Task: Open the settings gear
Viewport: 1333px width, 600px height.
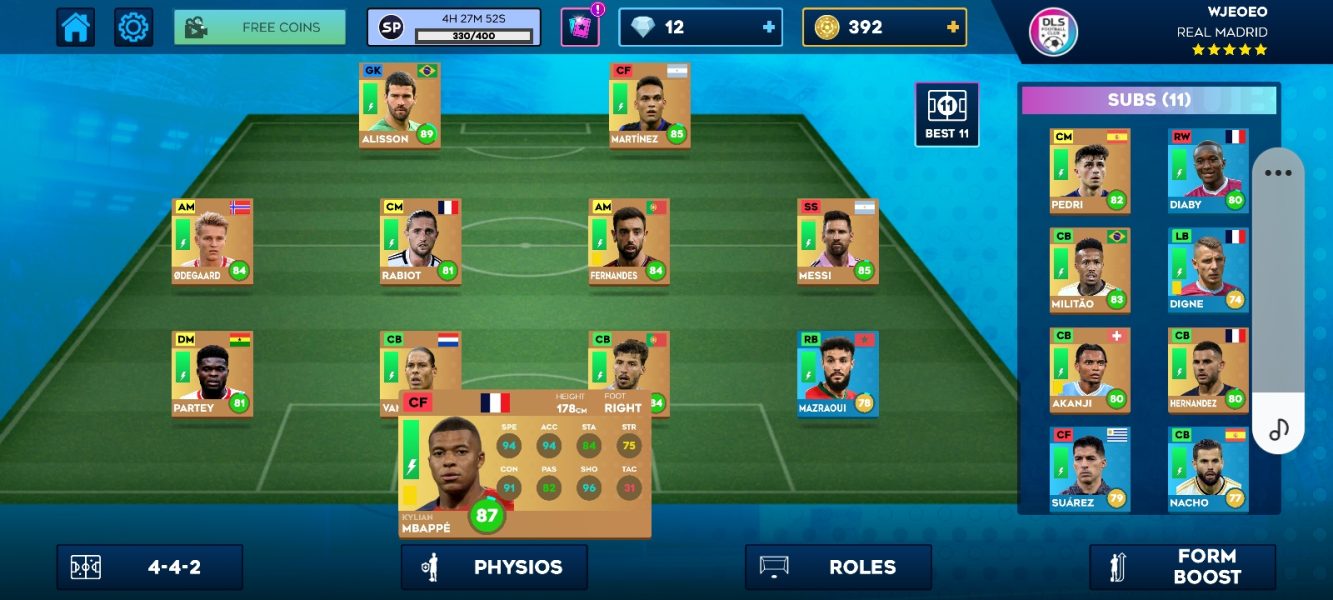Action: click(133, 27)
